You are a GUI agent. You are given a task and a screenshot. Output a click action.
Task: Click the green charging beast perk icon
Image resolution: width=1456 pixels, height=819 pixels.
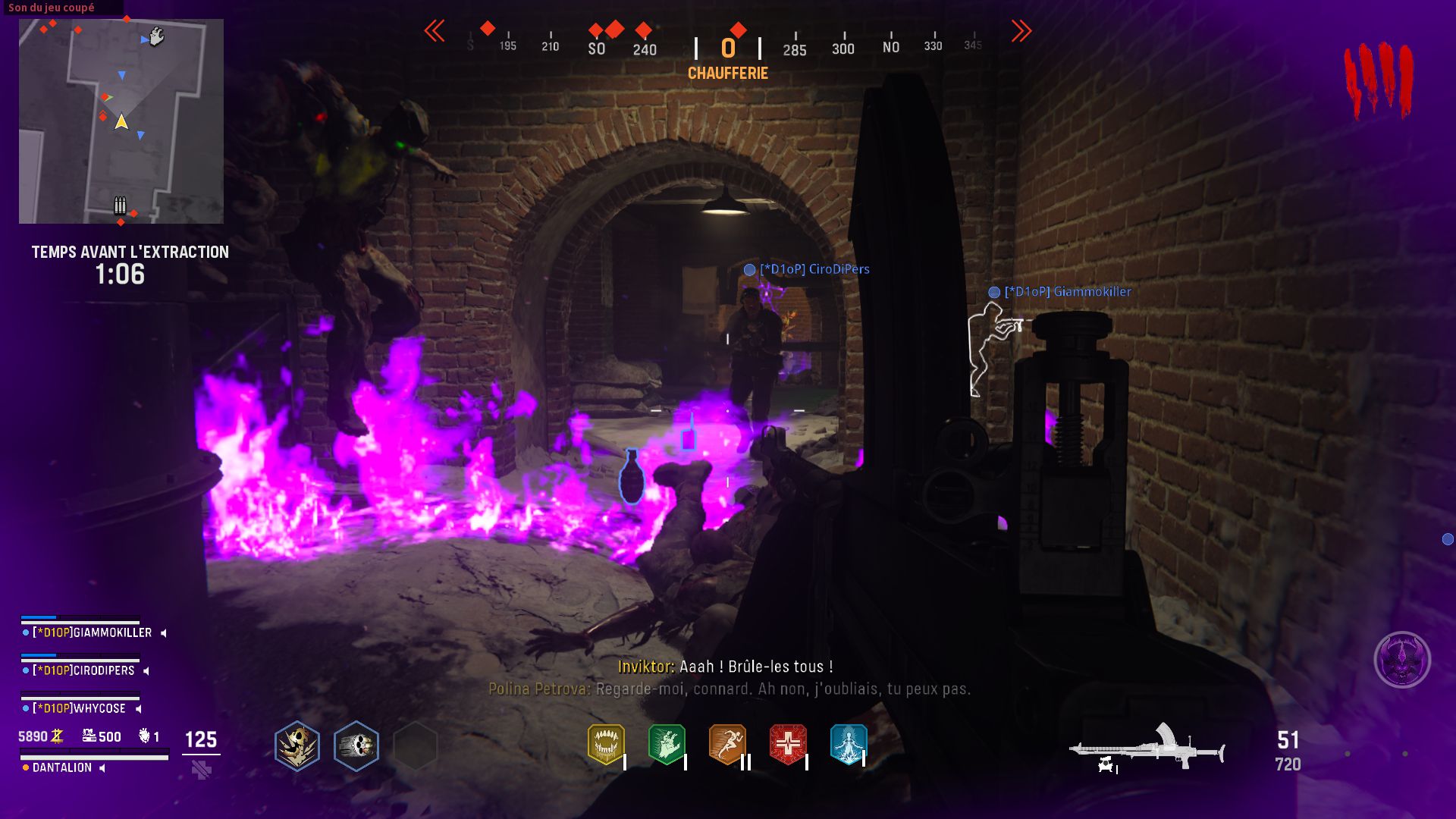pos(667,744)
